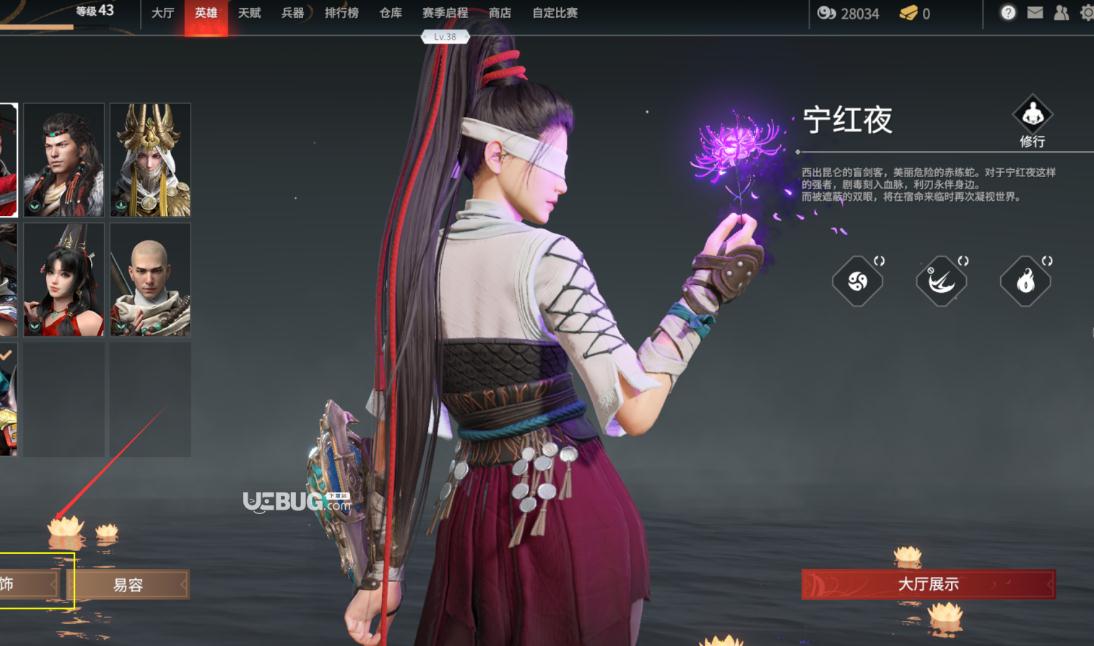This screenshot has width=1094, height=646.
Task: Click the question mark help icon
Action: pos(1008,13)
